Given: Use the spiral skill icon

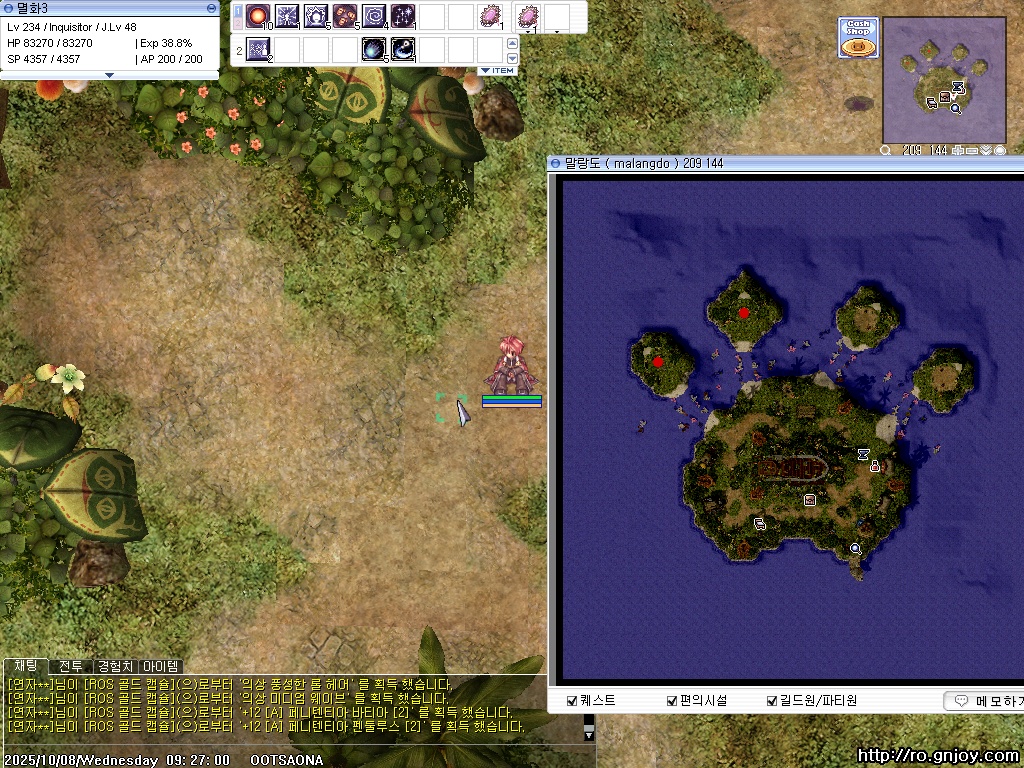Looking at the screenshot, I should pos(374,16).
